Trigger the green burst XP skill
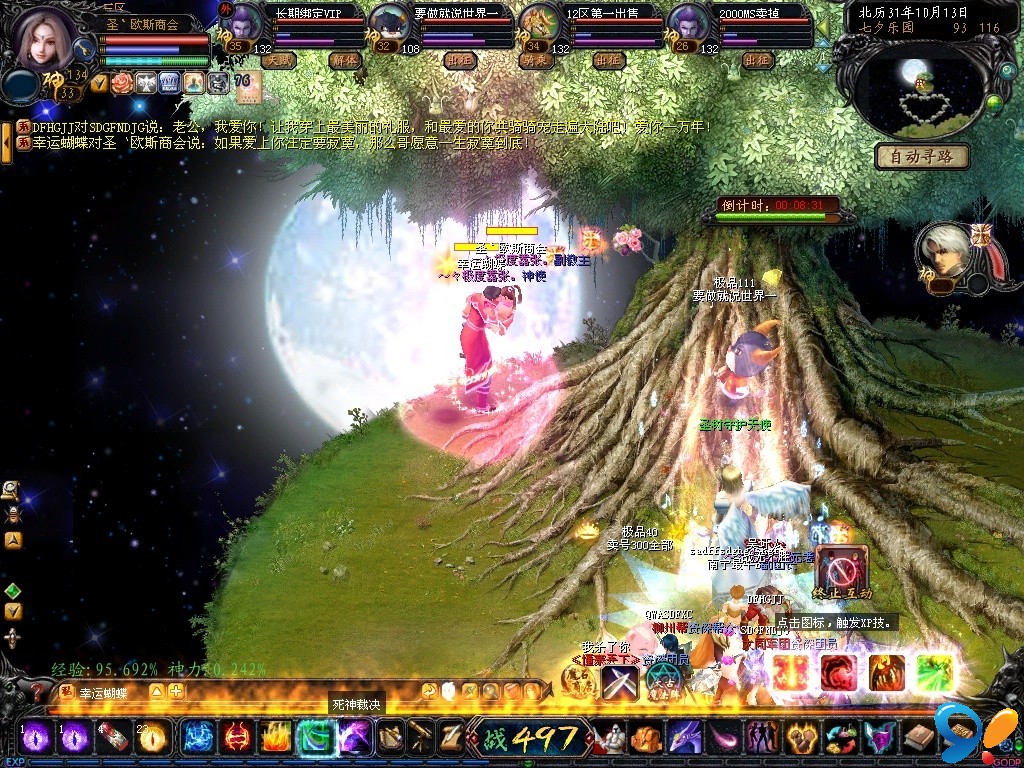Screen dimensions: 1024x768 pos(934,673)
